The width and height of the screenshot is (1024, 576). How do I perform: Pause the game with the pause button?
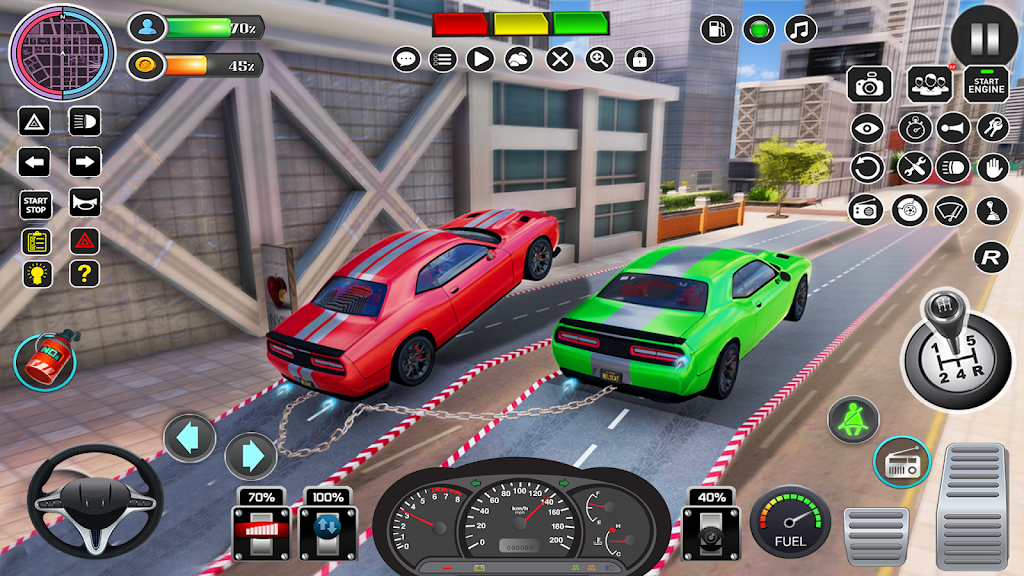[984, 39]
